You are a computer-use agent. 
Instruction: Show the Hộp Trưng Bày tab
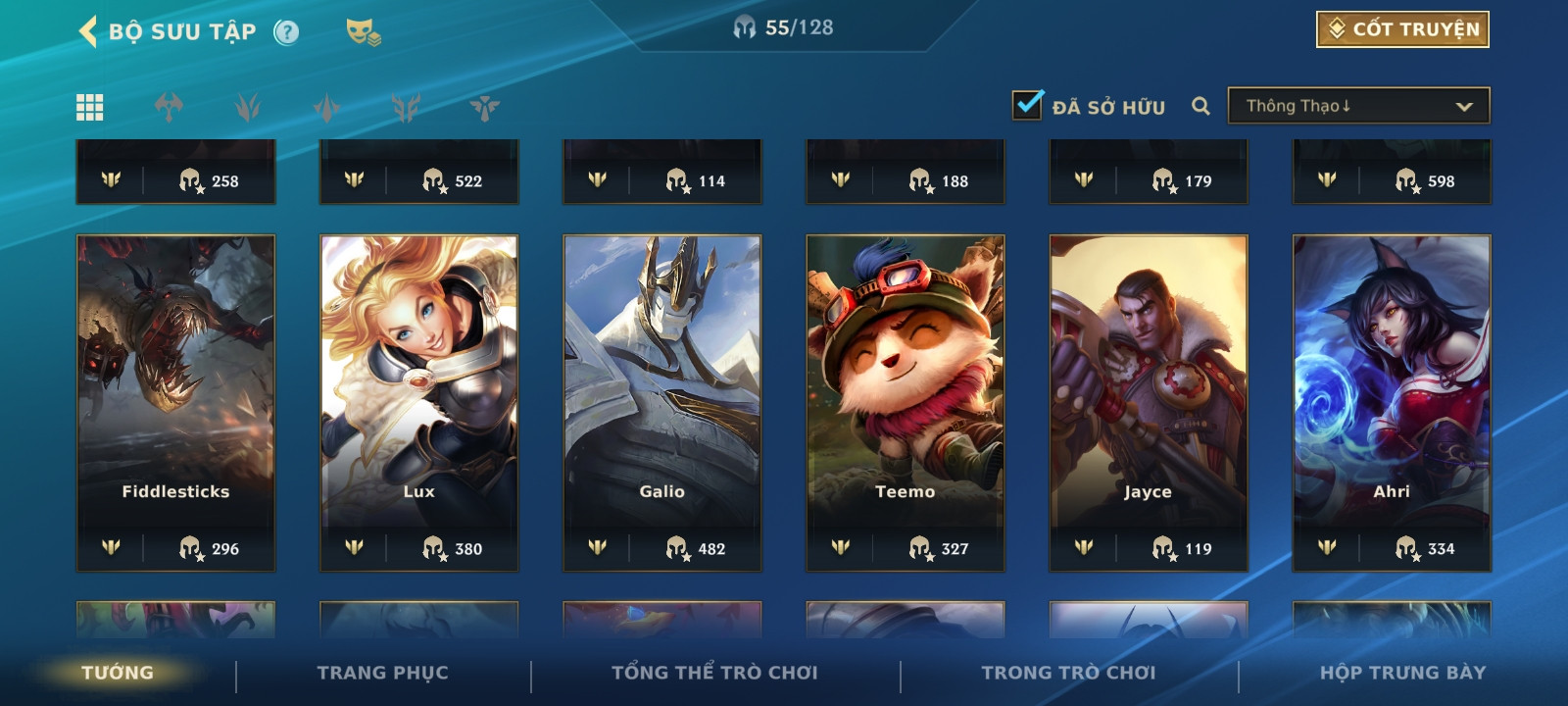(x=1402, y=673)
